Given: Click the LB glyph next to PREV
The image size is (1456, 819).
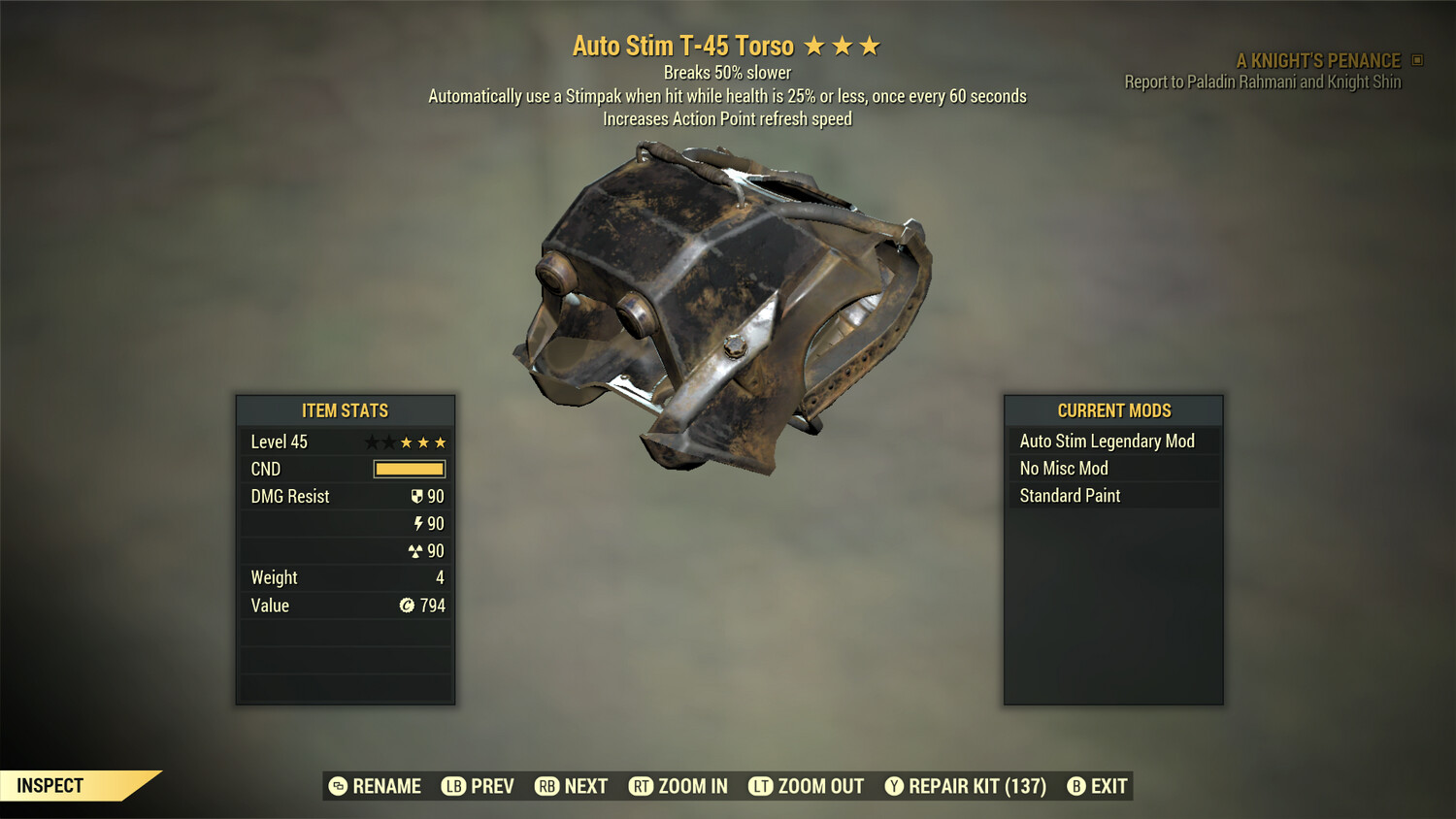Looking at the screenshot, I should tap(452, 786).
